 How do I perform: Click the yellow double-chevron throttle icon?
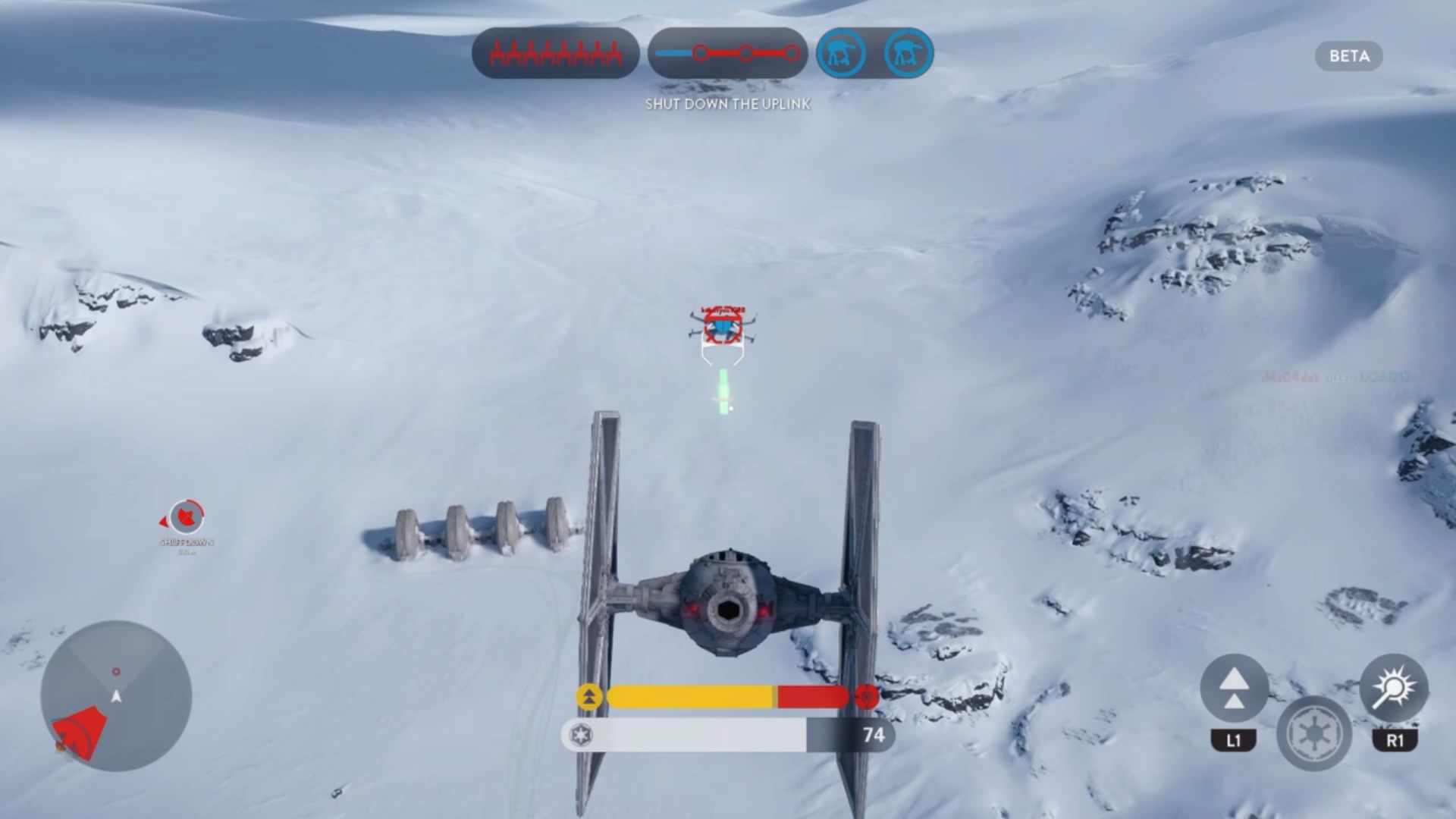589,697
